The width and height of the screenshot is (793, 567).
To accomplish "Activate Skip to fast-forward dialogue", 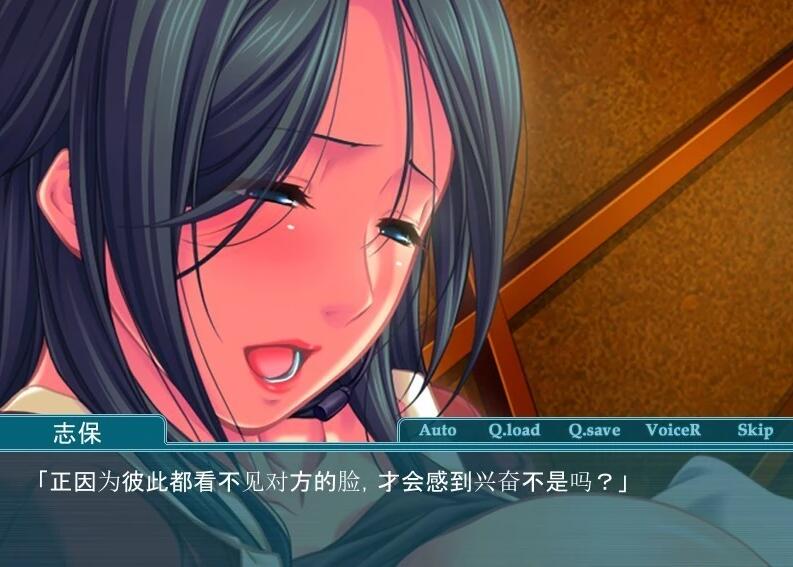I will 755,431.
